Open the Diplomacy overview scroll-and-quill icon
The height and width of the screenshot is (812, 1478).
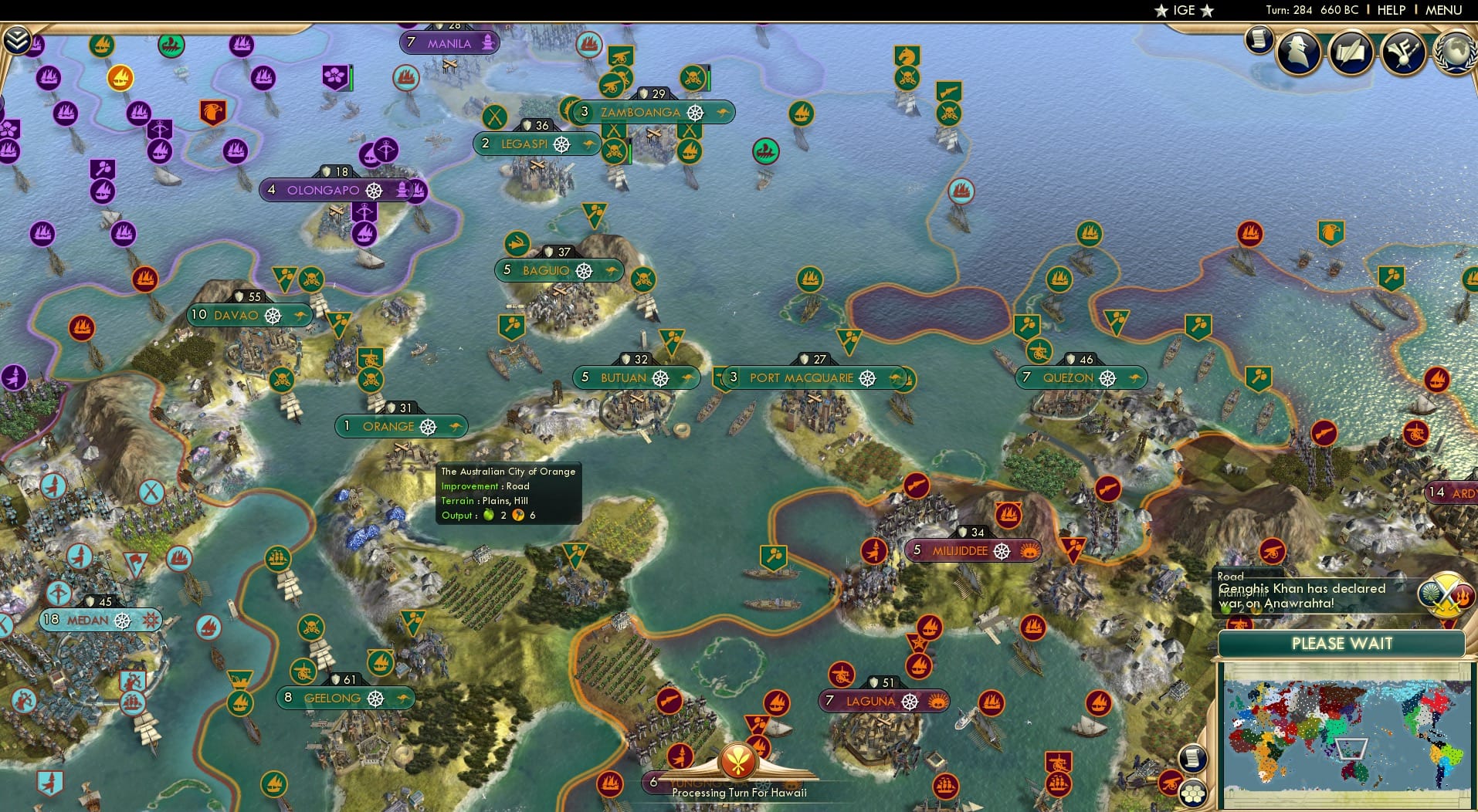pos(1351,52)
